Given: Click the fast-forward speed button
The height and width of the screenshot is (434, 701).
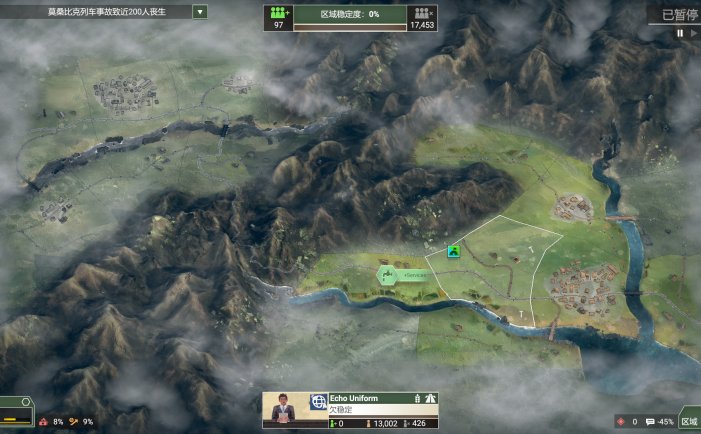Looking at the screenshot, I should 693,33.
